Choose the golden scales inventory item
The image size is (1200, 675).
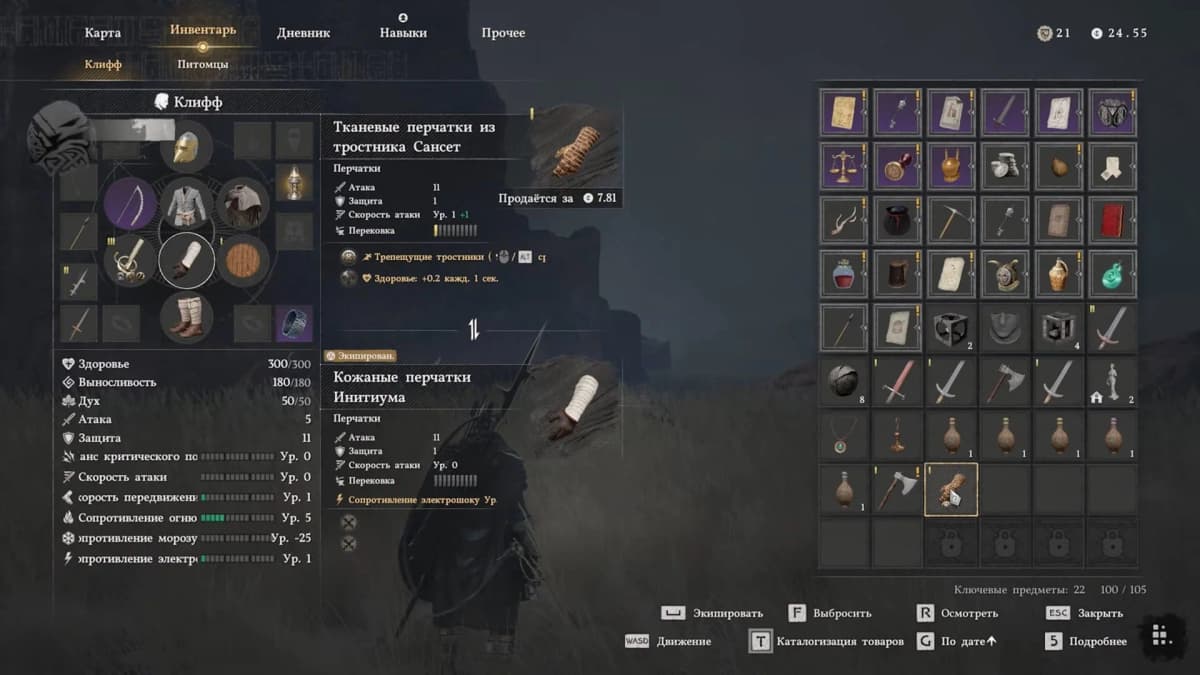click(843, 165)
